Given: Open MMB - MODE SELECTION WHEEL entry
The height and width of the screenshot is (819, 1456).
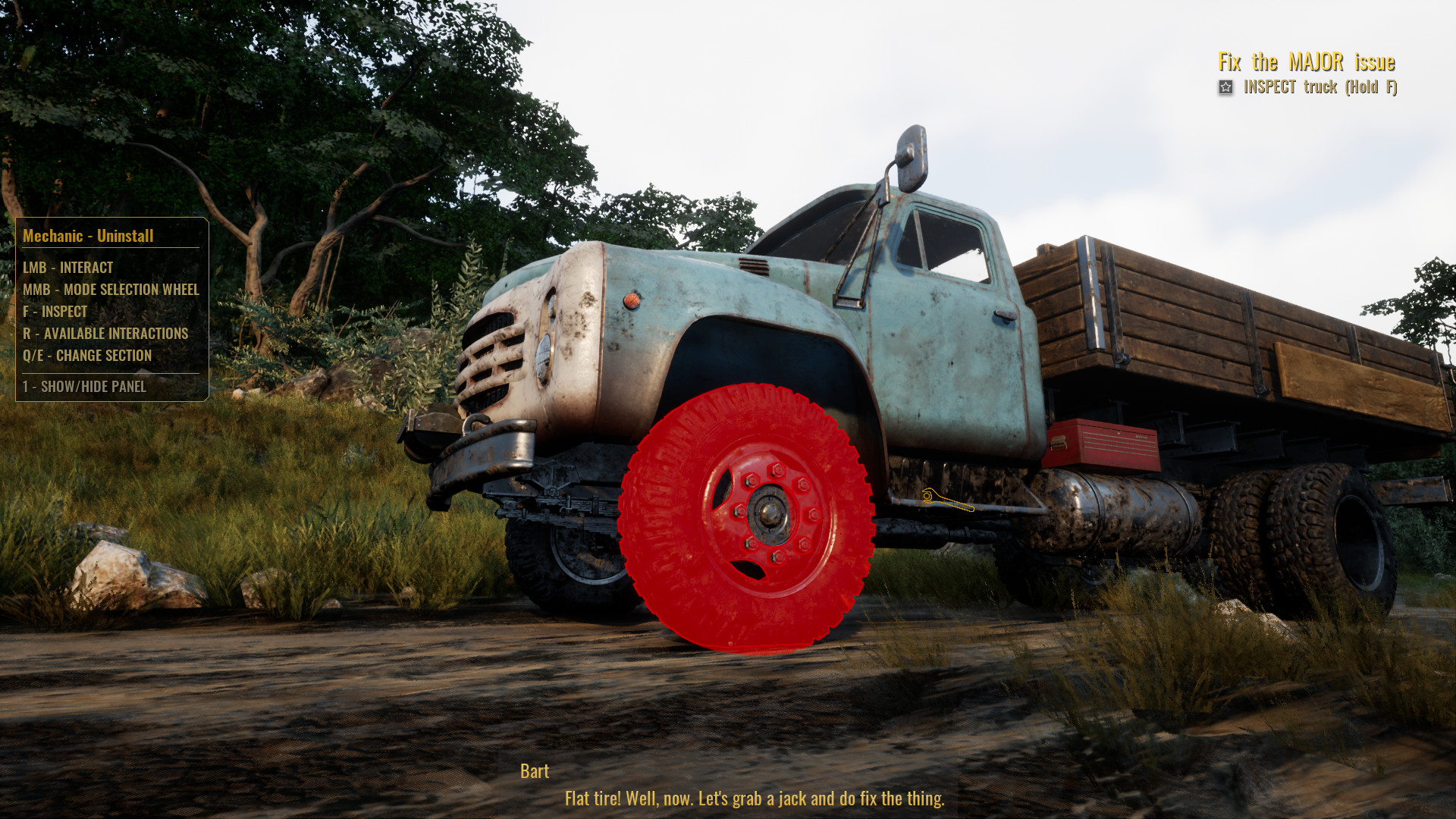Looking at the screenshot, I should click(x=111, y=290).
